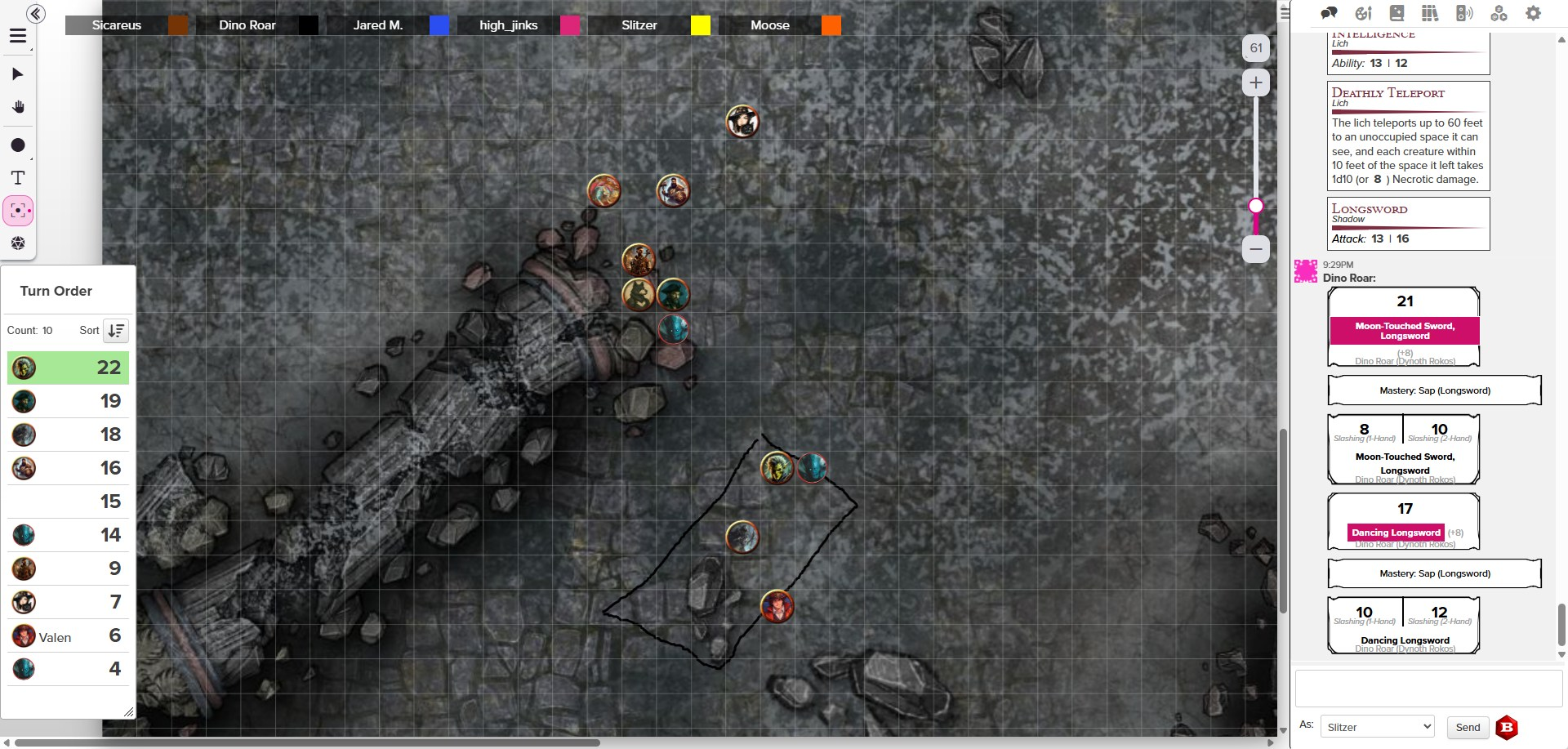Viewport: 1568px width, 749px height.
Task: Zoom out with the minus button
Action: tap(1256, 249)
